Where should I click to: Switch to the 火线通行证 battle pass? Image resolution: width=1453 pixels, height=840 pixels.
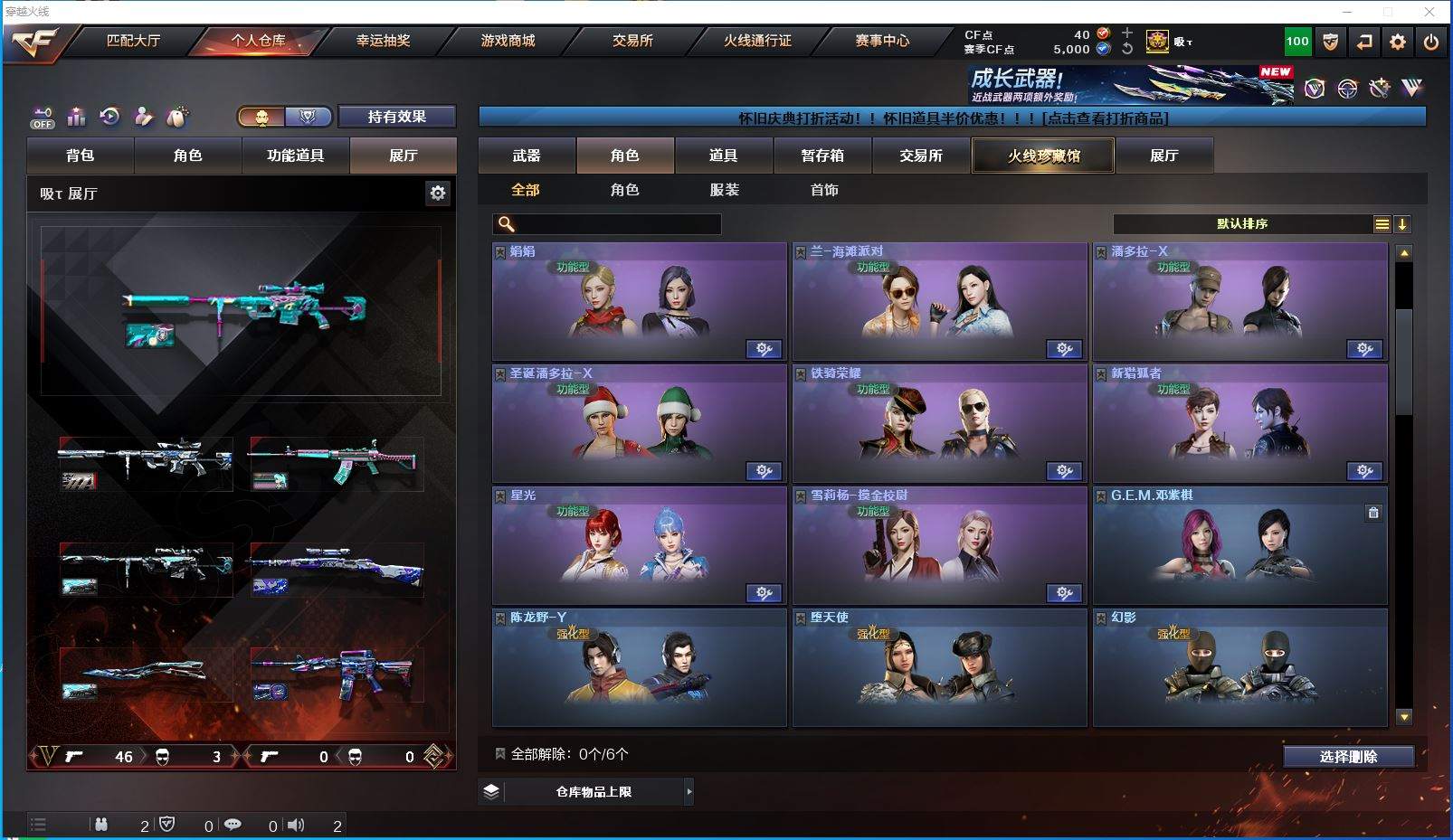coord(757,41)
